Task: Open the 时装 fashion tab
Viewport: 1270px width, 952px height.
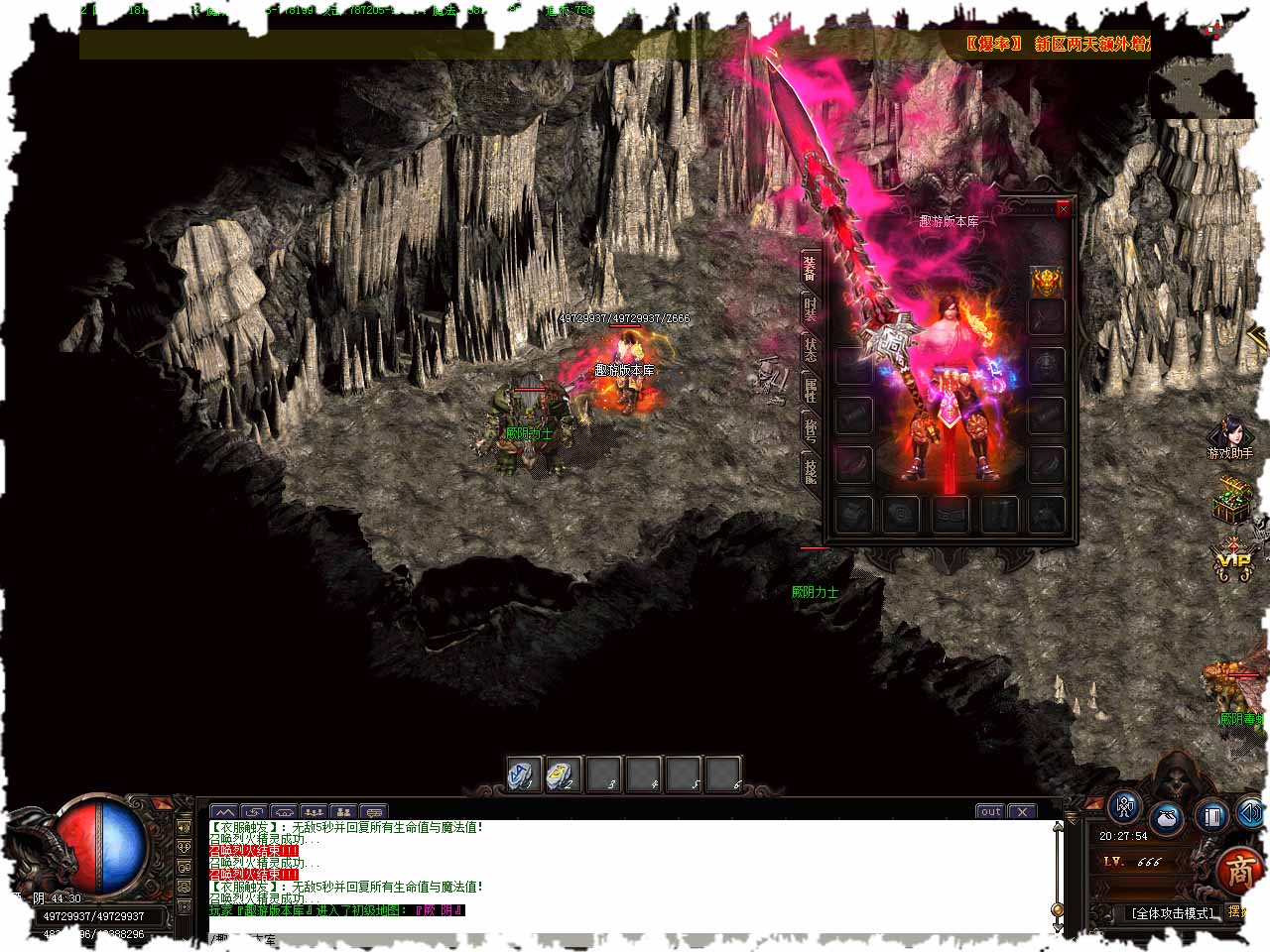Action: pyautogui.click(x=810, y=309)
